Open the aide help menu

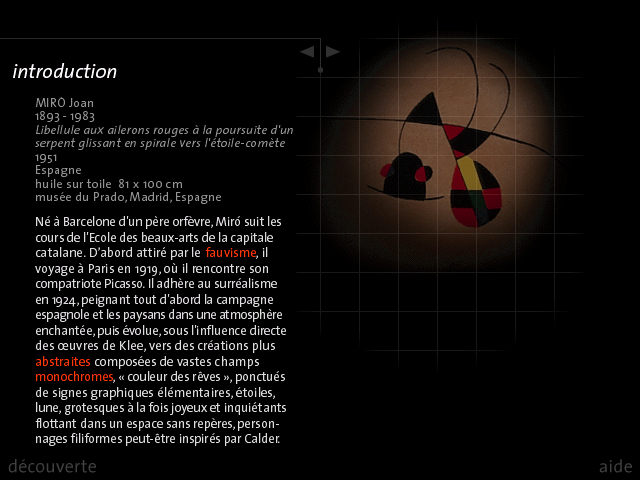pos(615,466)
